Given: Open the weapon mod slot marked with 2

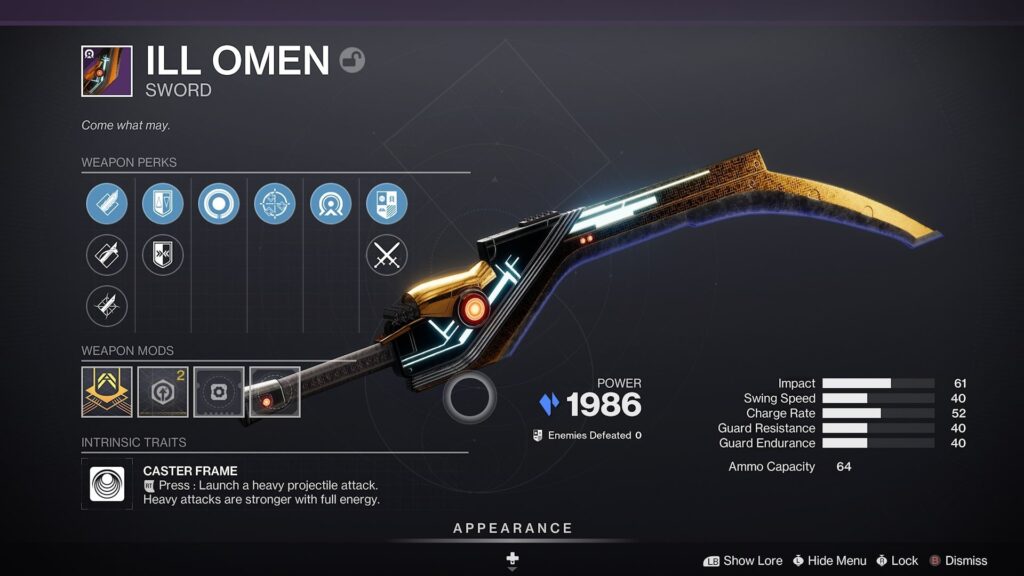Looking at the screenshot, I should point(163,391).
